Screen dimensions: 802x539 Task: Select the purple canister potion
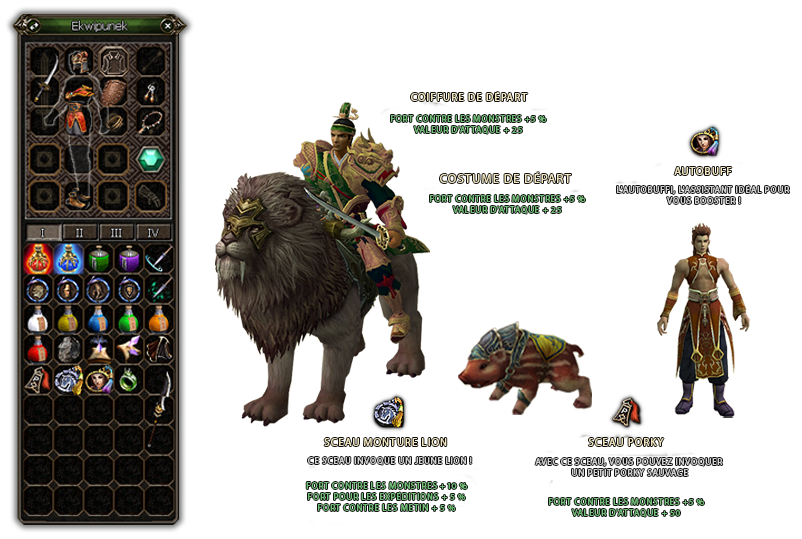[128, 260]
